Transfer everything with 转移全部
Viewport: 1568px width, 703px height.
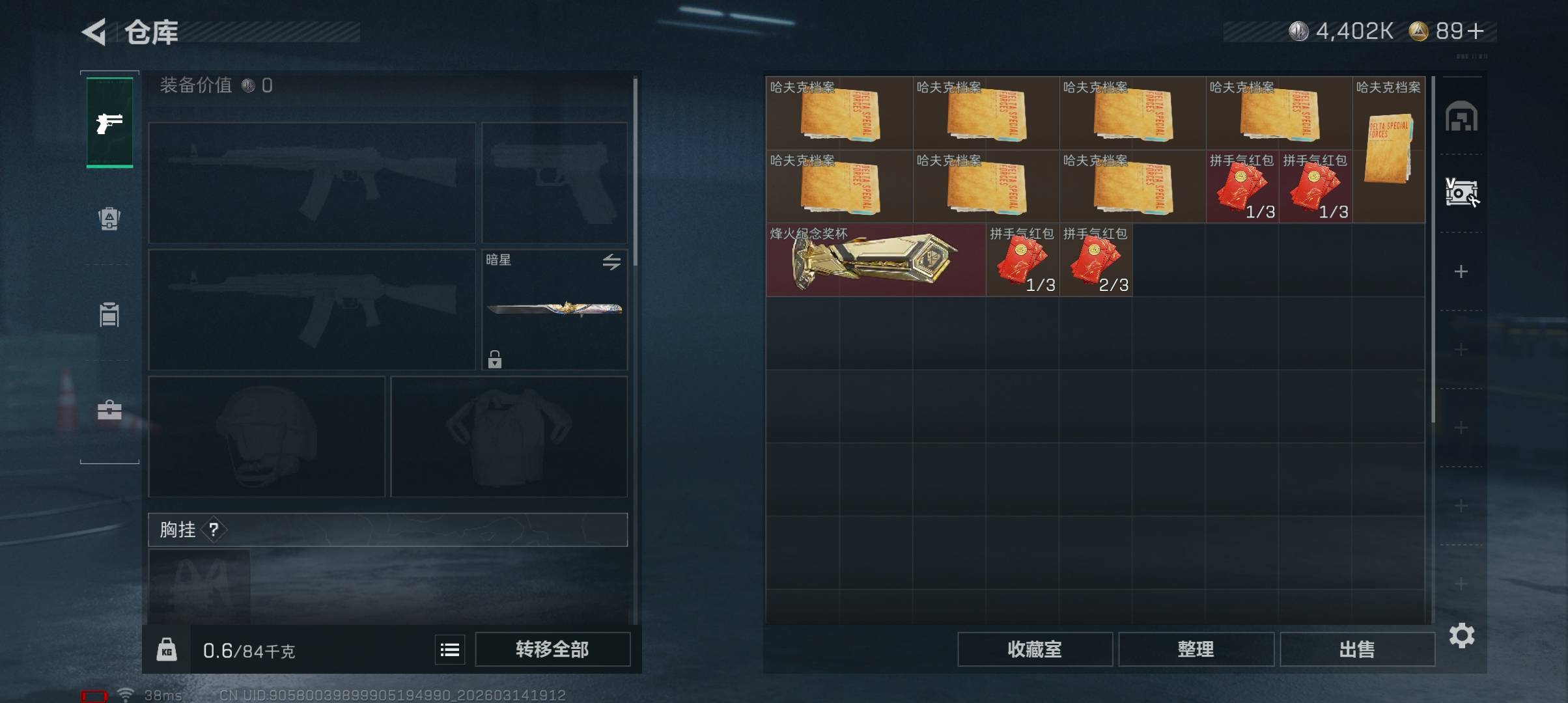(x=552, y=649)
